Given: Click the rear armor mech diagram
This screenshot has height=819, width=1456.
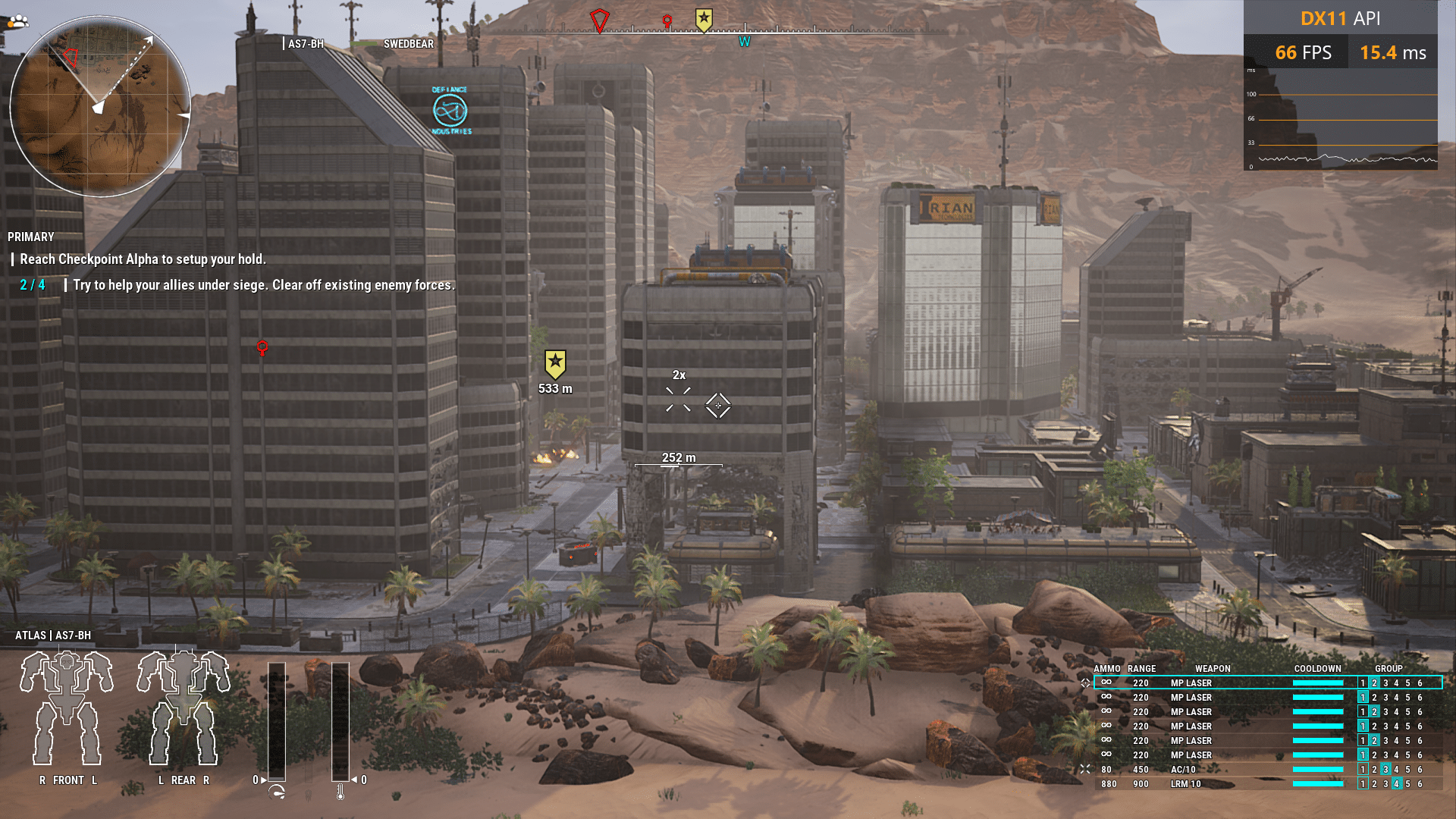Looking at the screenshot, I should pos(183,708).
